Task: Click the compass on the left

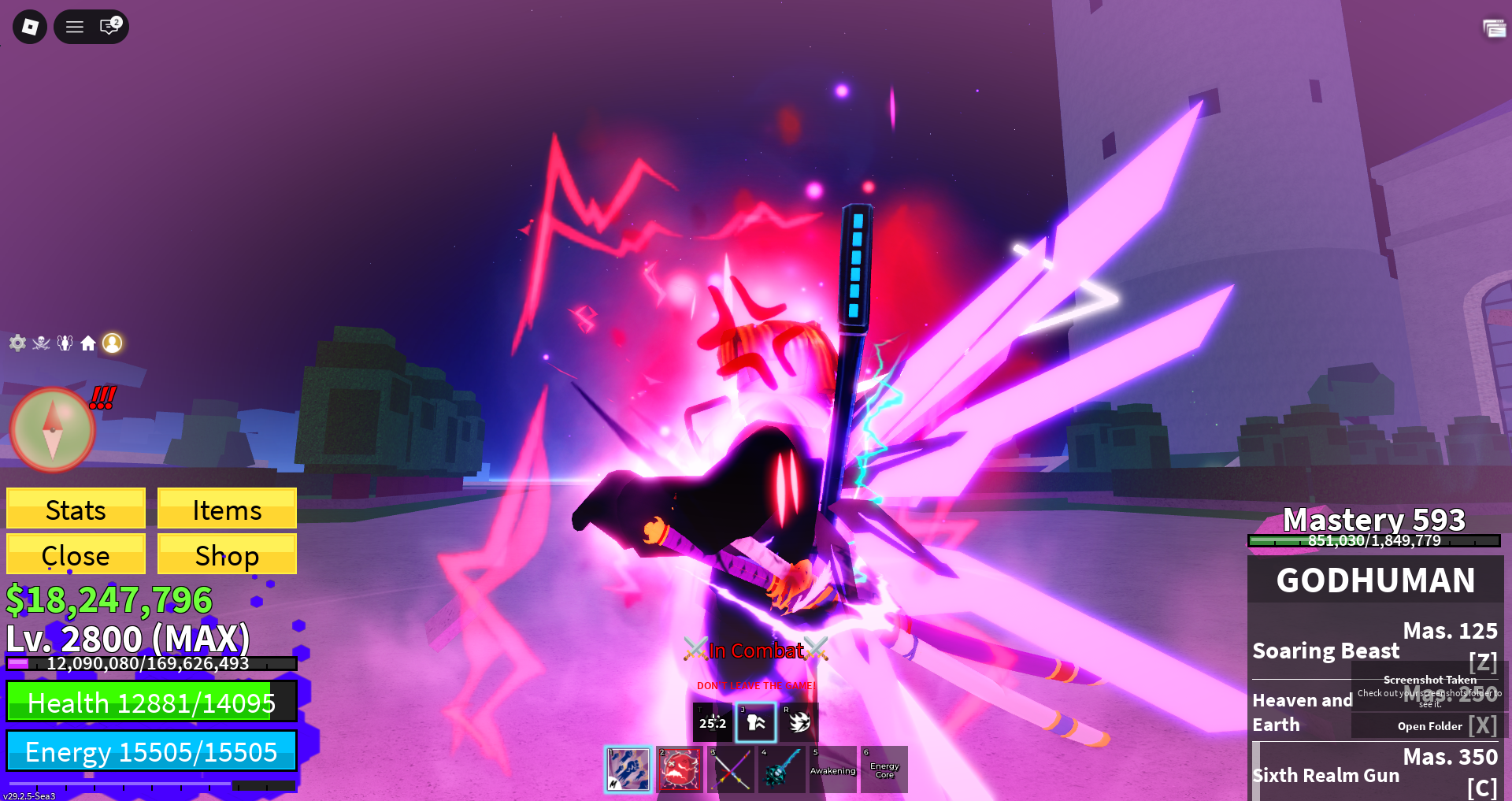Action: pos(52,430)
